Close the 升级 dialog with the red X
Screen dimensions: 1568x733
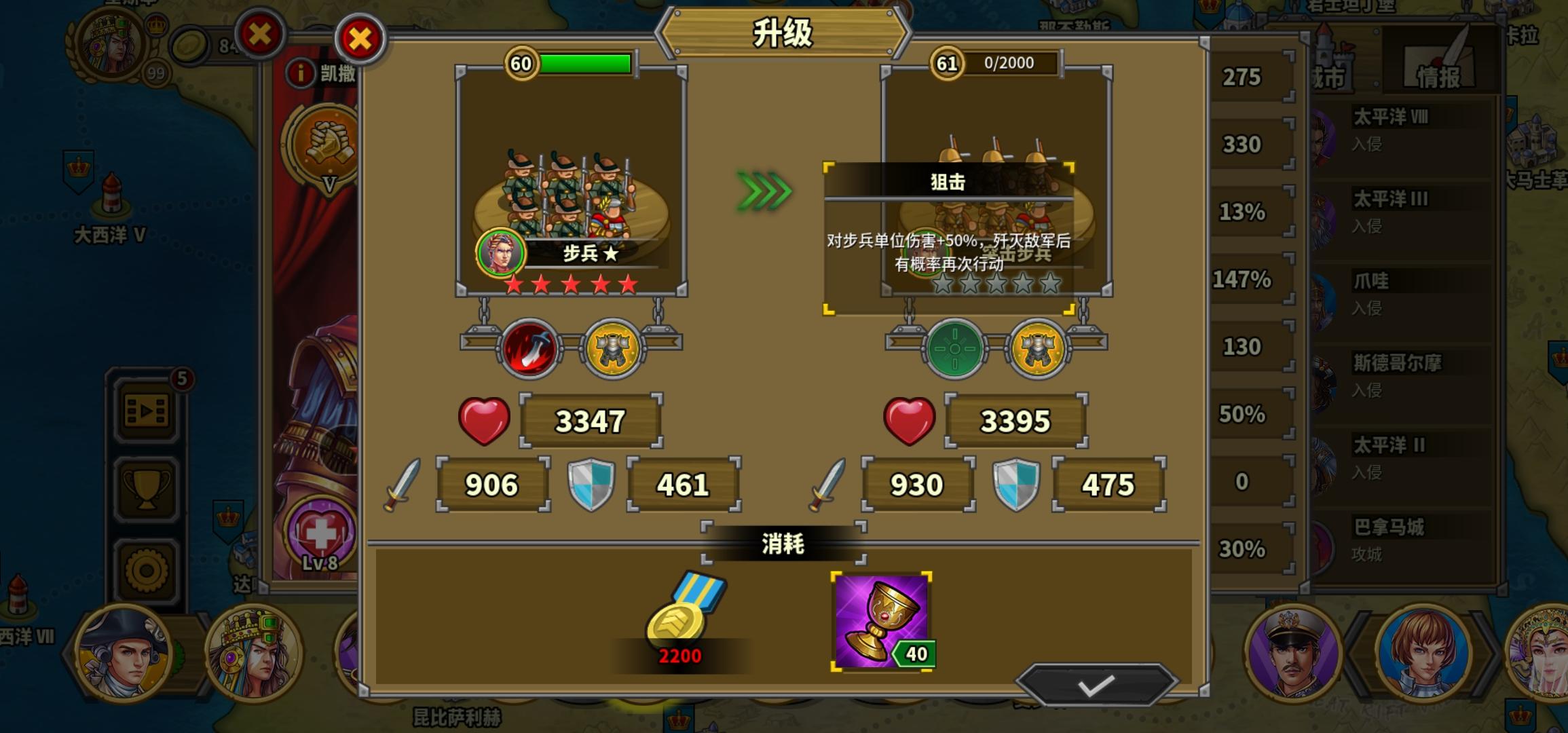pyautogui.click(x=360, y=39)
